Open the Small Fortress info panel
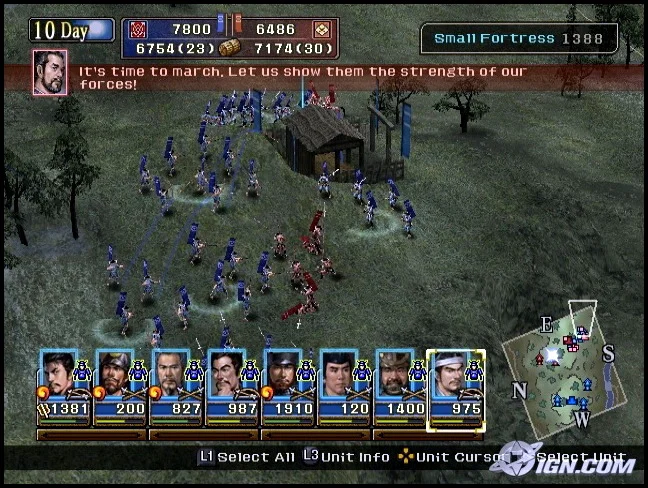Image resolution: width=648 pixels, height=488 pixels. (x=519, y=39)
